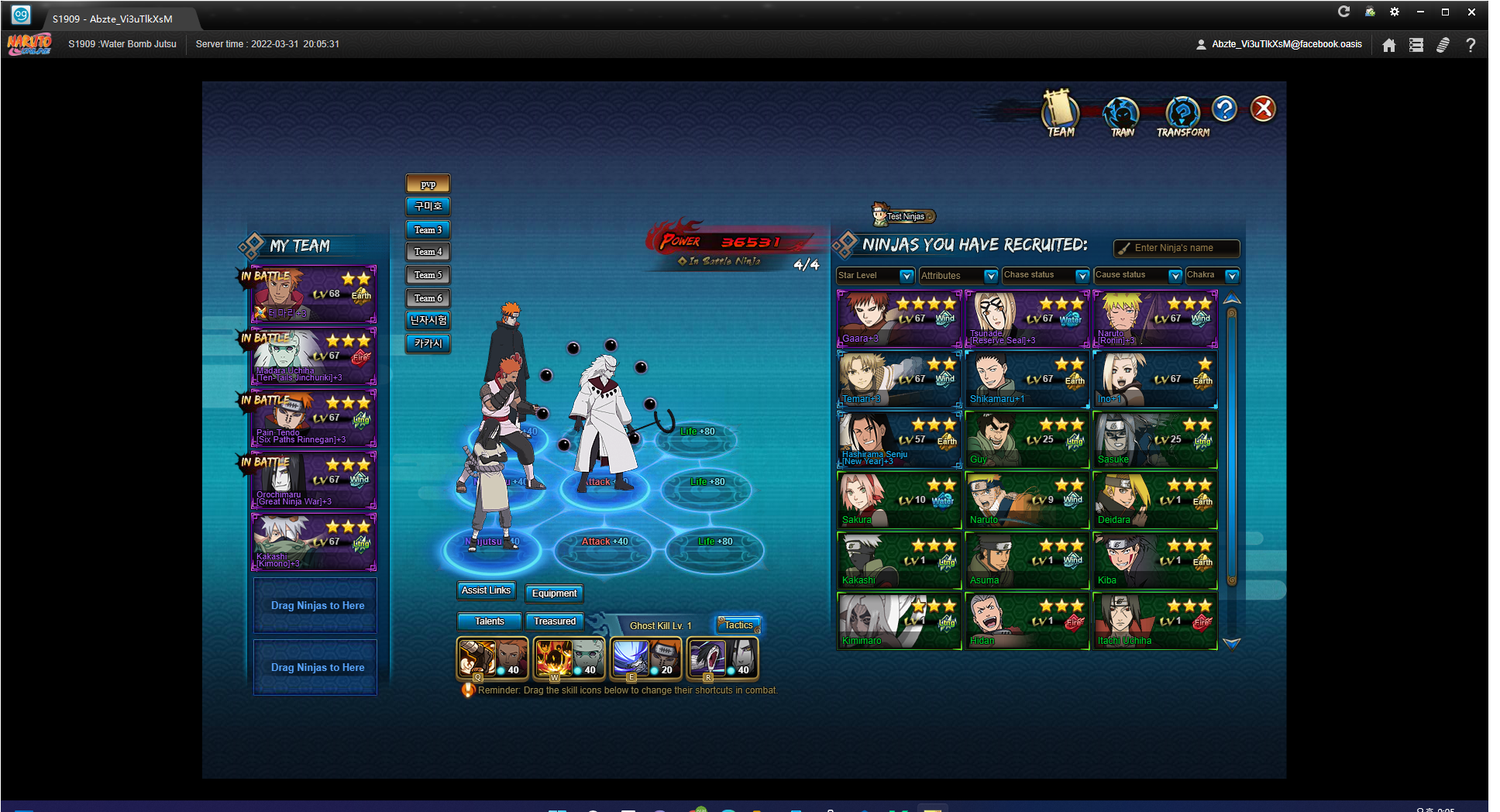This screenshot has height=812, width=1500.
Task: Select the Gaara+3 ninja card
Action: coord(899,318)
